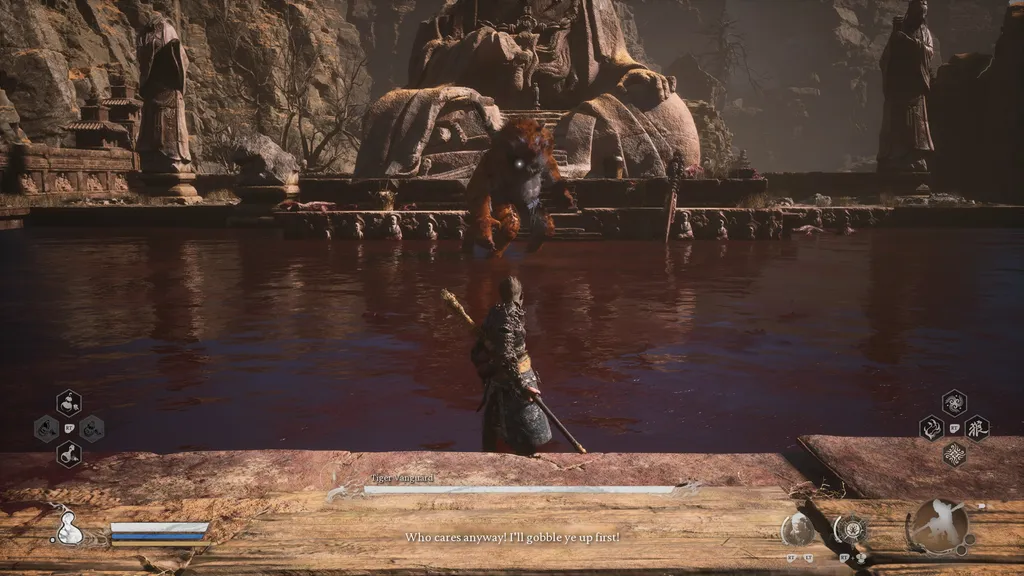The image size is (1024, 576).
Task: Select the top item slot in the left hexagon cluster
Action: click(69, 403)
